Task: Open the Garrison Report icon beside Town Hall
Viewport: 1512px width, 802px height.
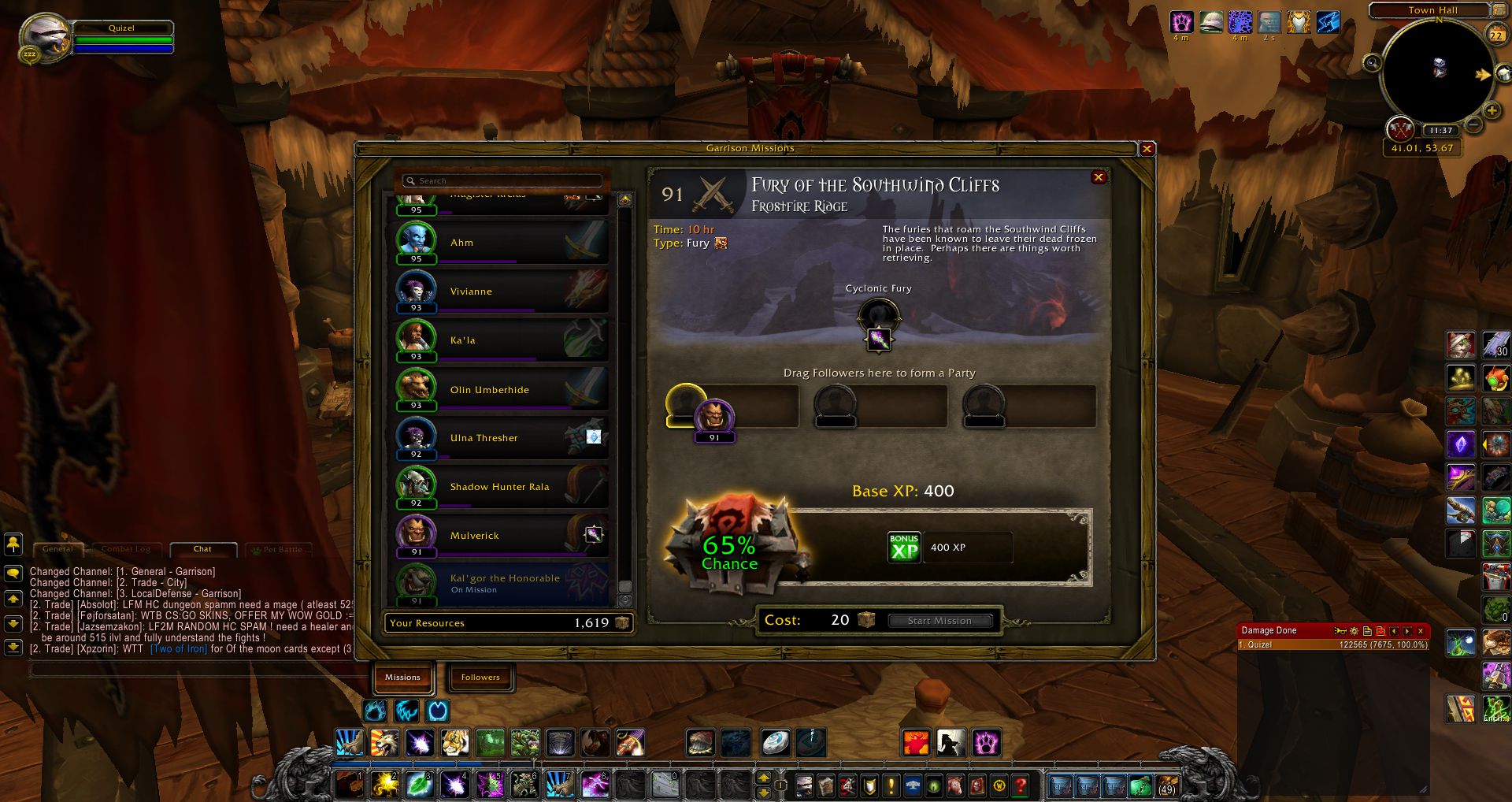Action: tap(1499, 10)
